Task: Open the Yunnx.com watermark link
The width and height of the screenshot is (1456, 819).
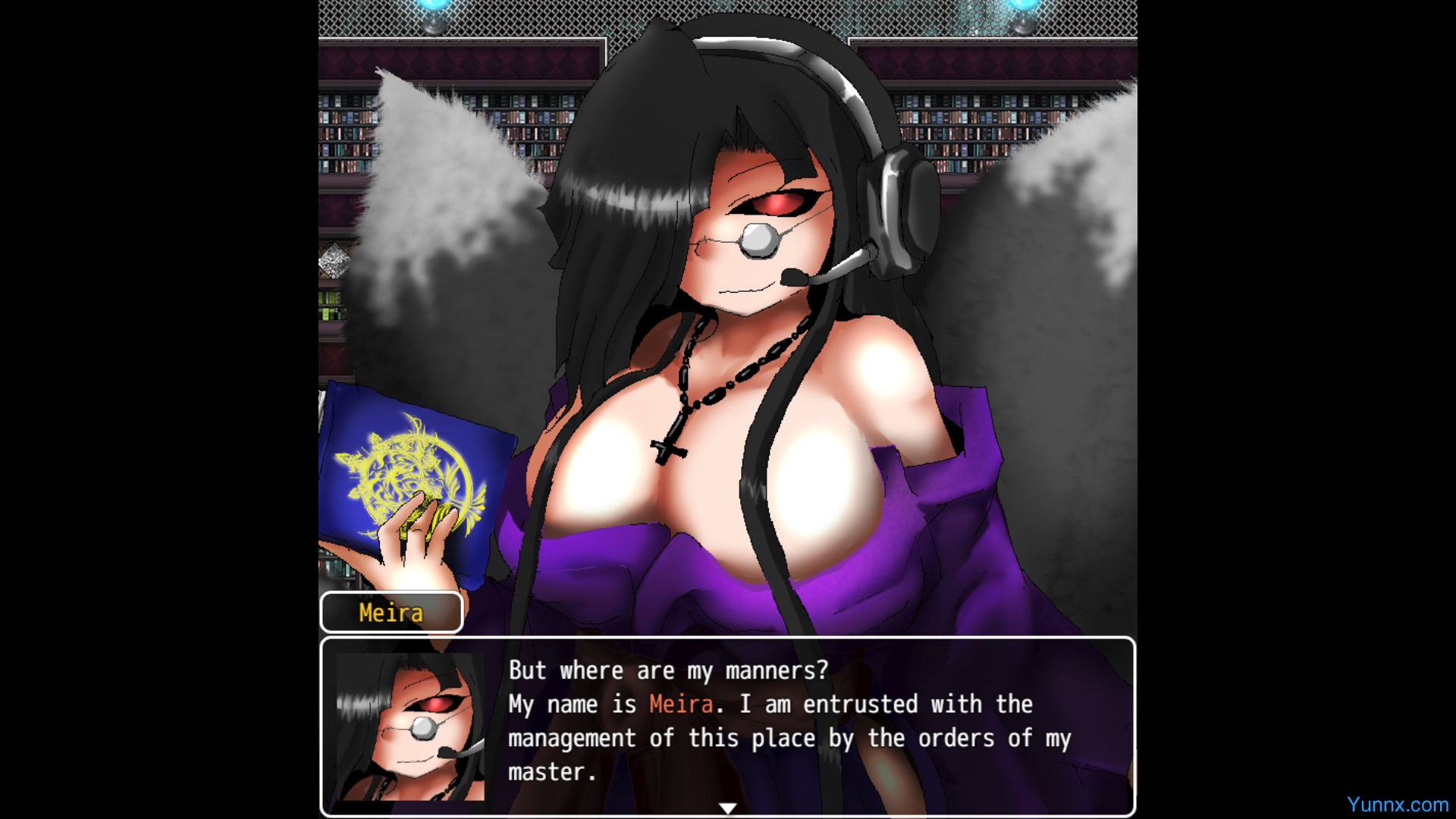Action: click(1397, 805)
